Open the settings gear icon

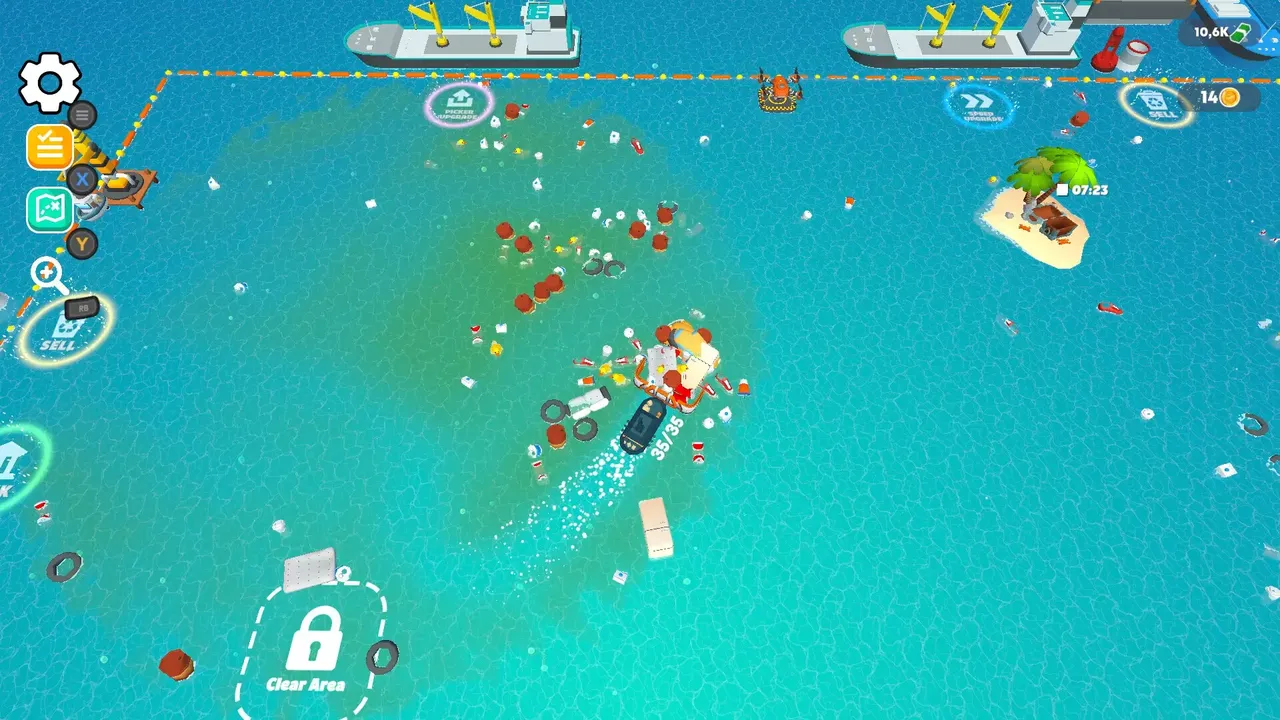pos(49,82)
